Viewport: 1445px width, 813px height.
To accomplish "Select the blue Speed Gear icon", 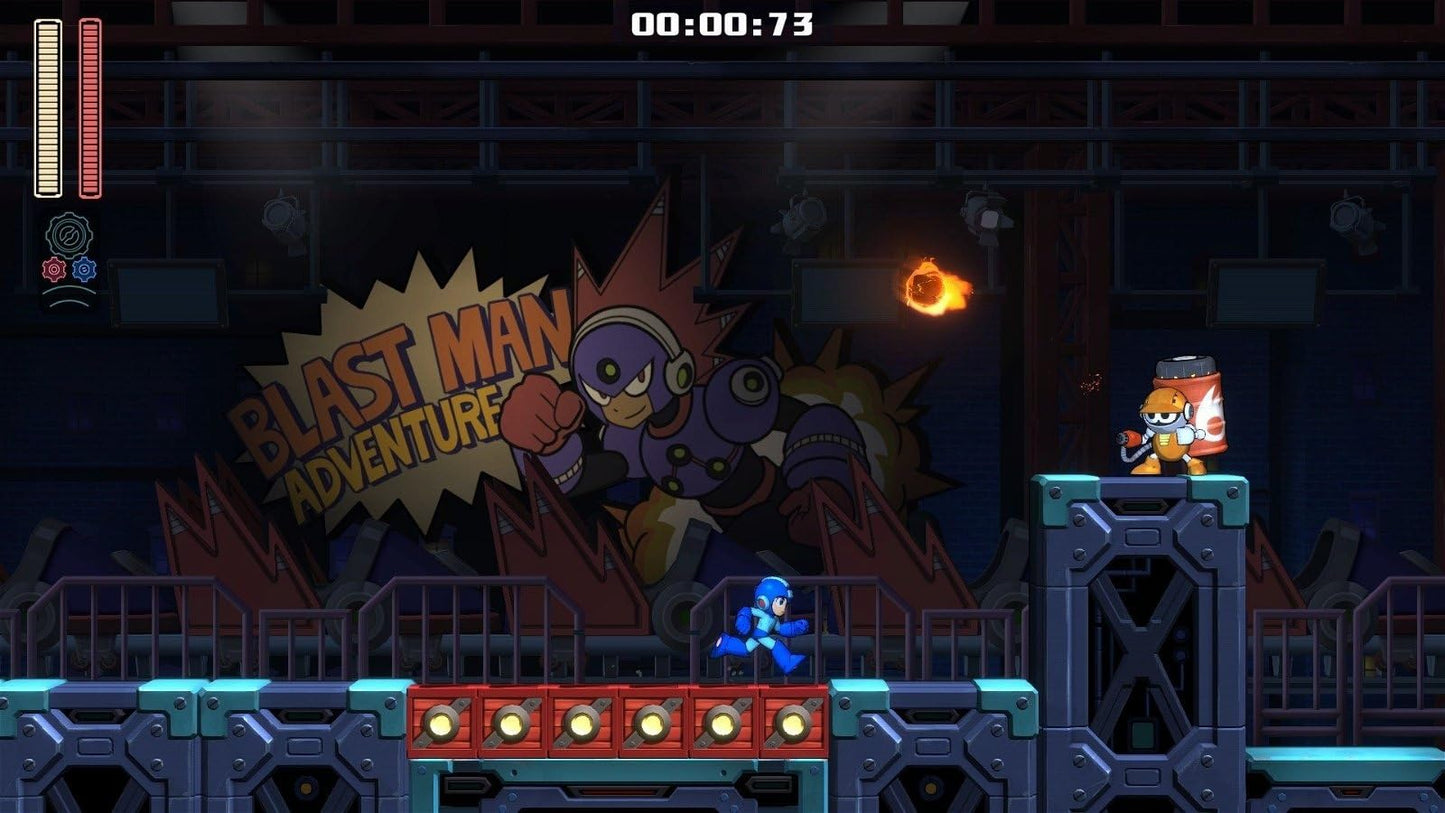I will coord(83,268).
